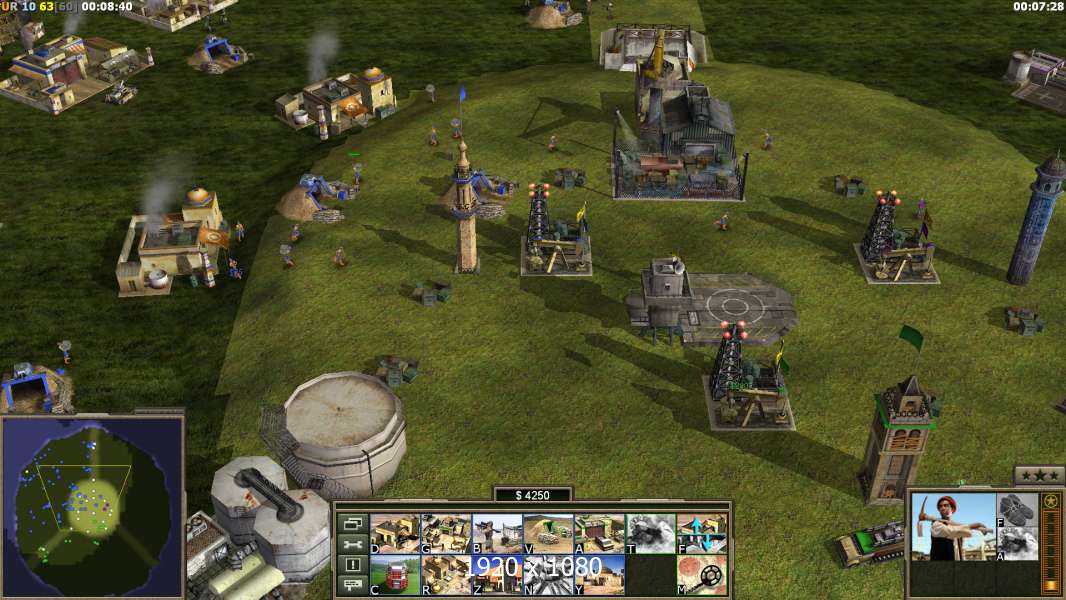Open the three-star generals powers button
The width and height of the screenshot is (1066, 600).
click(1039, 475)
